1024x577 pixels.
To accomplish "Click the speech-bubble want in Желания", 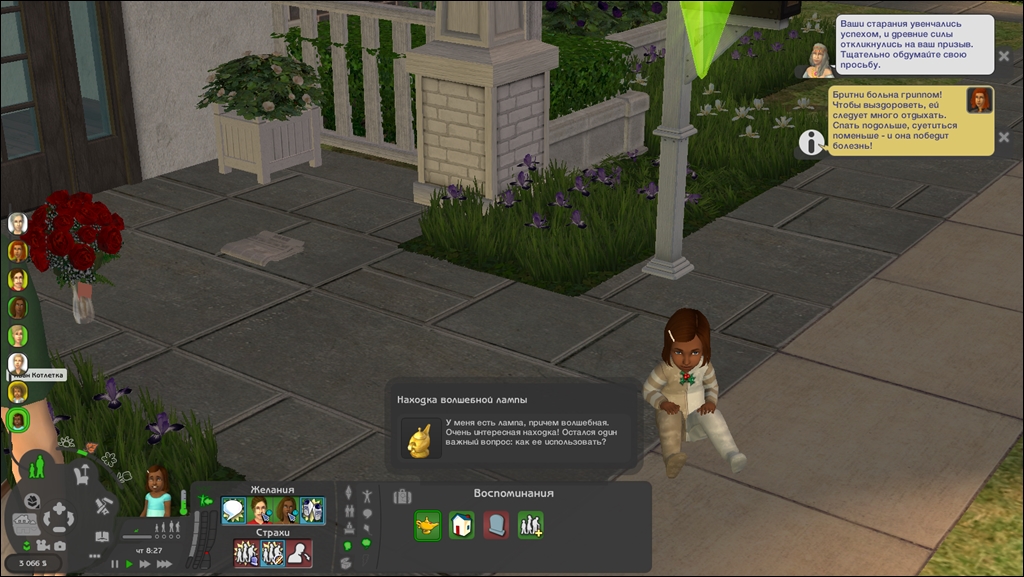I will pos(234,511).
